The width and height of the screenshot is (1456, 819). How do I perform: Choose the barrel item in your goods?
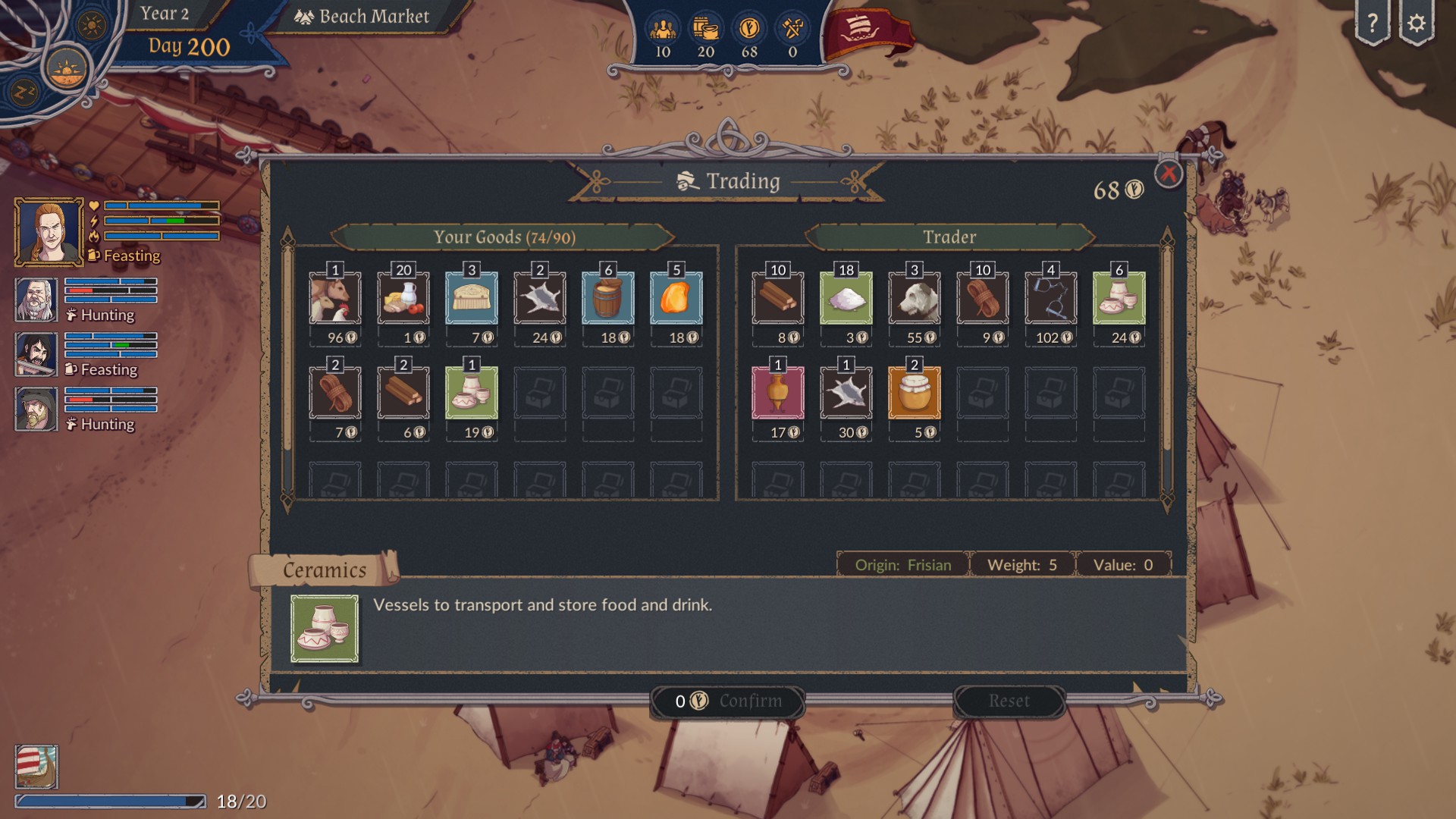tap(608, 298)
